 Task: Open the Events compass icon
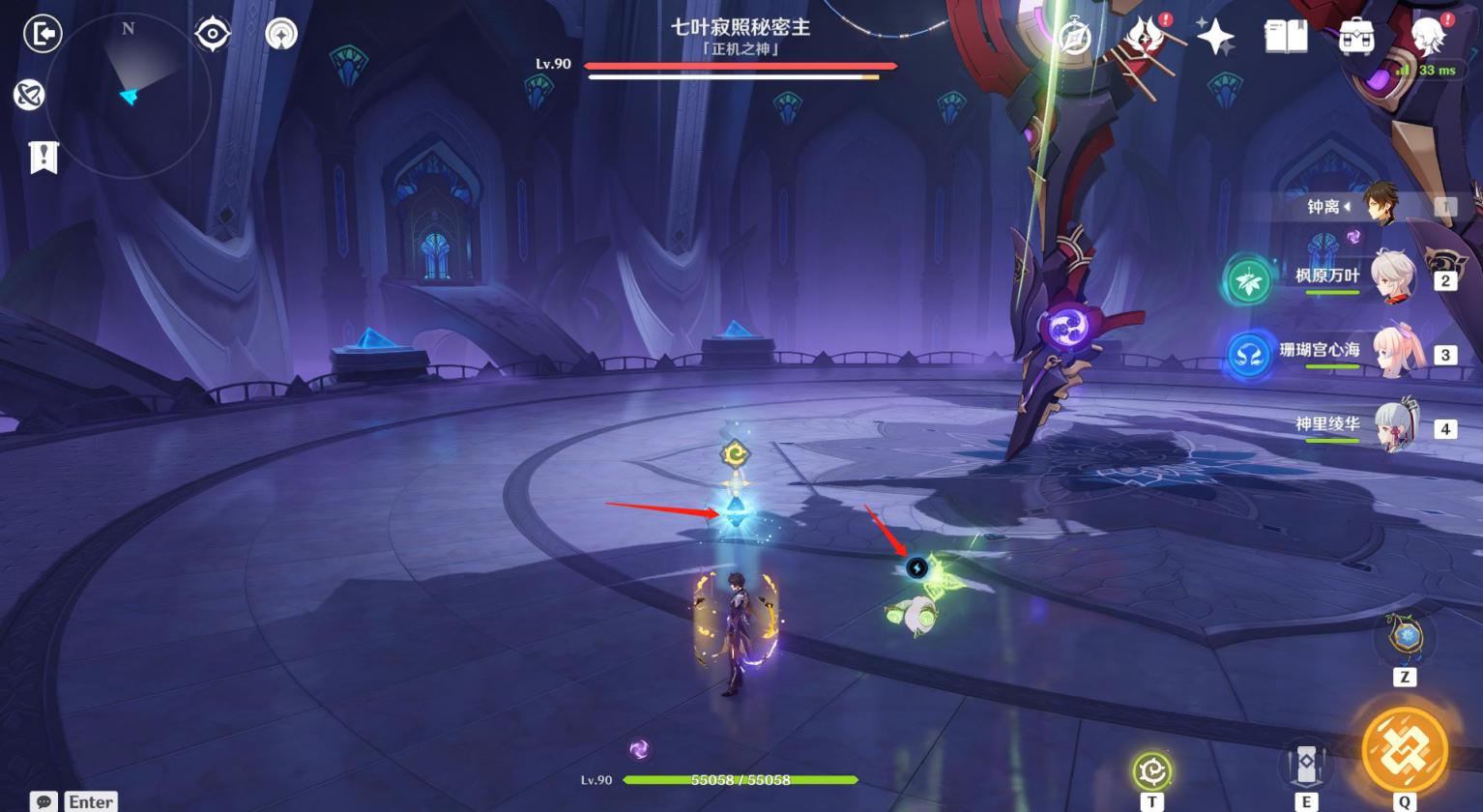click(x=1074, y=37)
